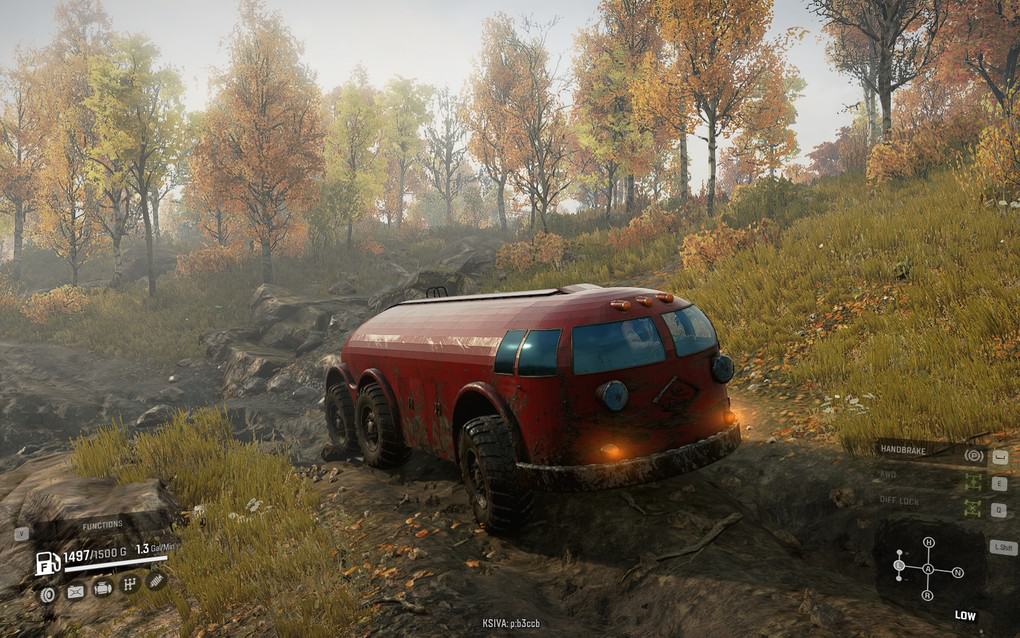Check the suspension damage status icon

point(156,579)
